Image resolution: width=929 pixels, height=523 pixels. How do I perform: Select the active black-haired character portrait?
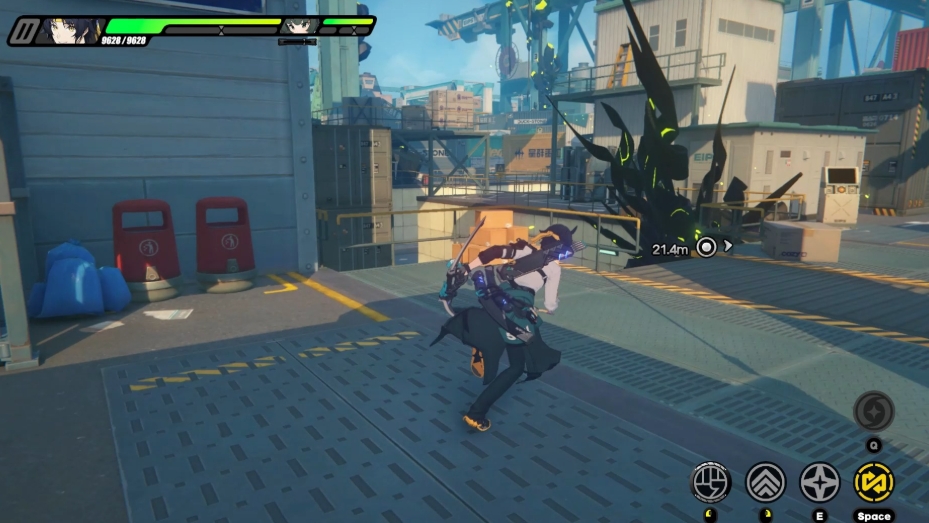coord(69,30)
